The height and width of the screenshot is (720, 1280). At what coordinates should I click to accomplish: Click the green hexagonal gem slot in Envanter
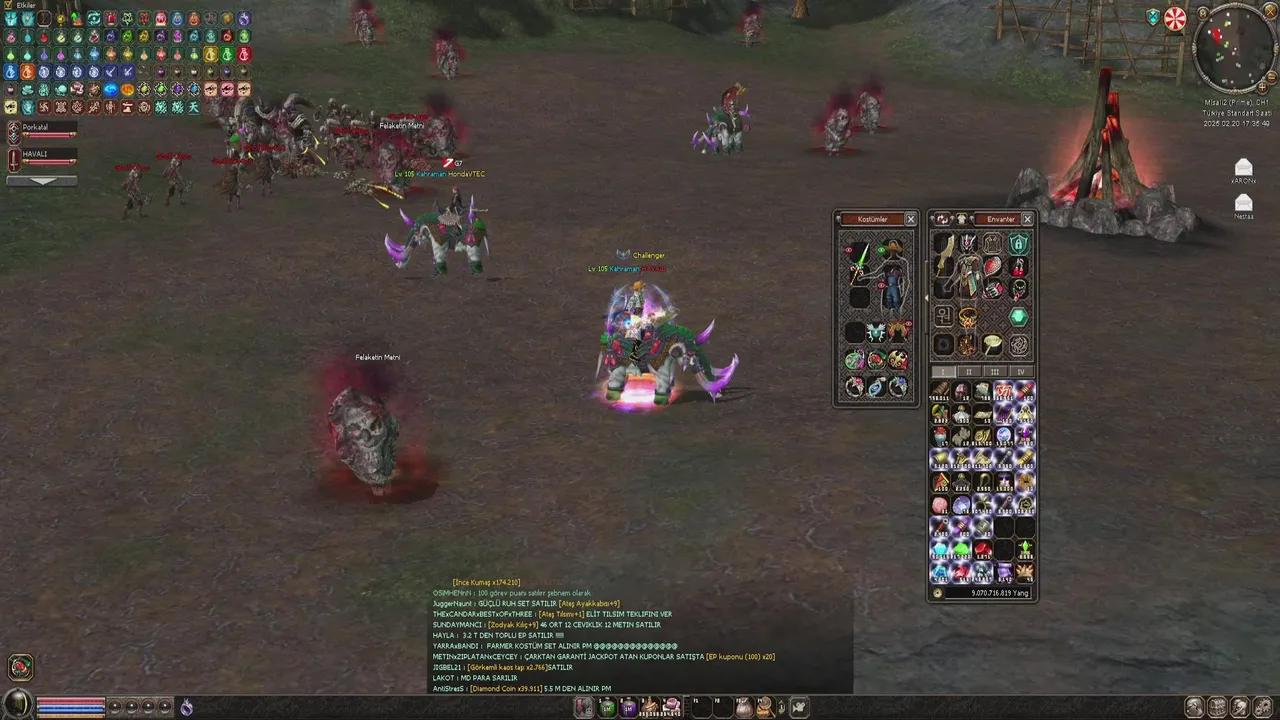(1018, 317)
